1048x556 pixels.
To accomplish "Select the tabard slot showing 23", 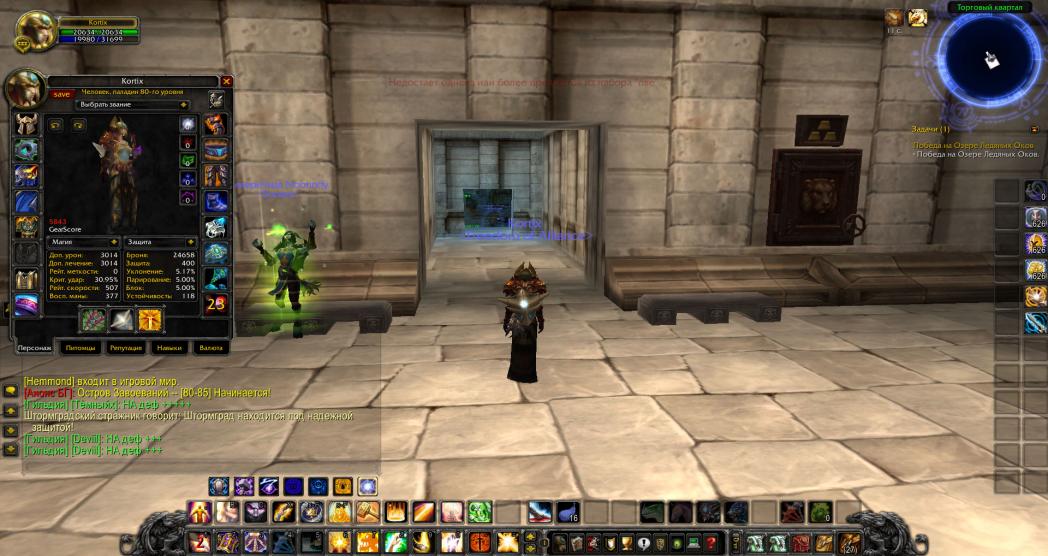I will pyautogui.click(x=215, y=304).
